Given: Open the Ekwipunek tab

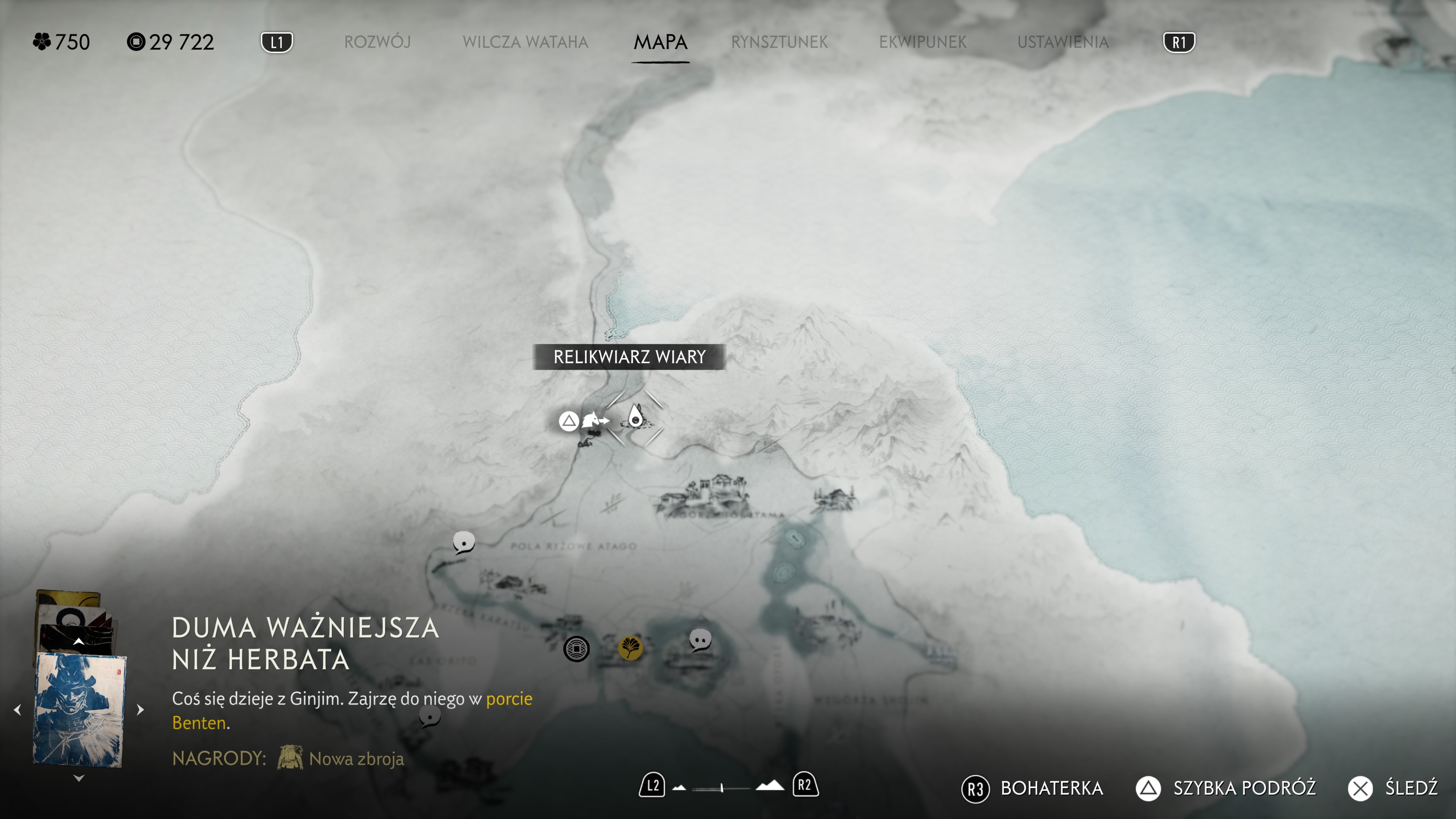Looking at the screenshot, I should tap(923, 42).
